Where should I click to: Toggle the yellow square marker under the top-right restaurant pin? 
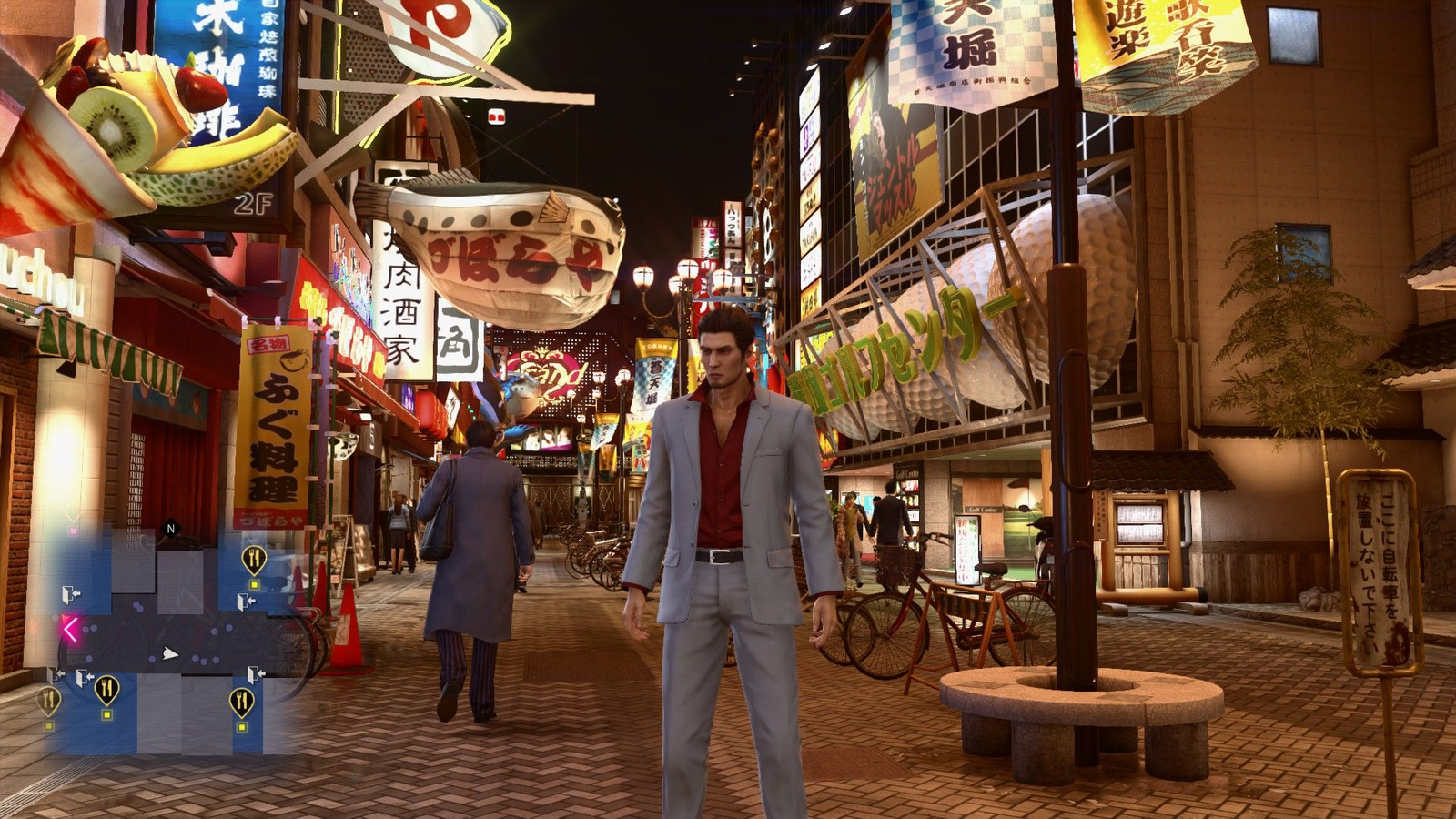[x=255, y=584]
